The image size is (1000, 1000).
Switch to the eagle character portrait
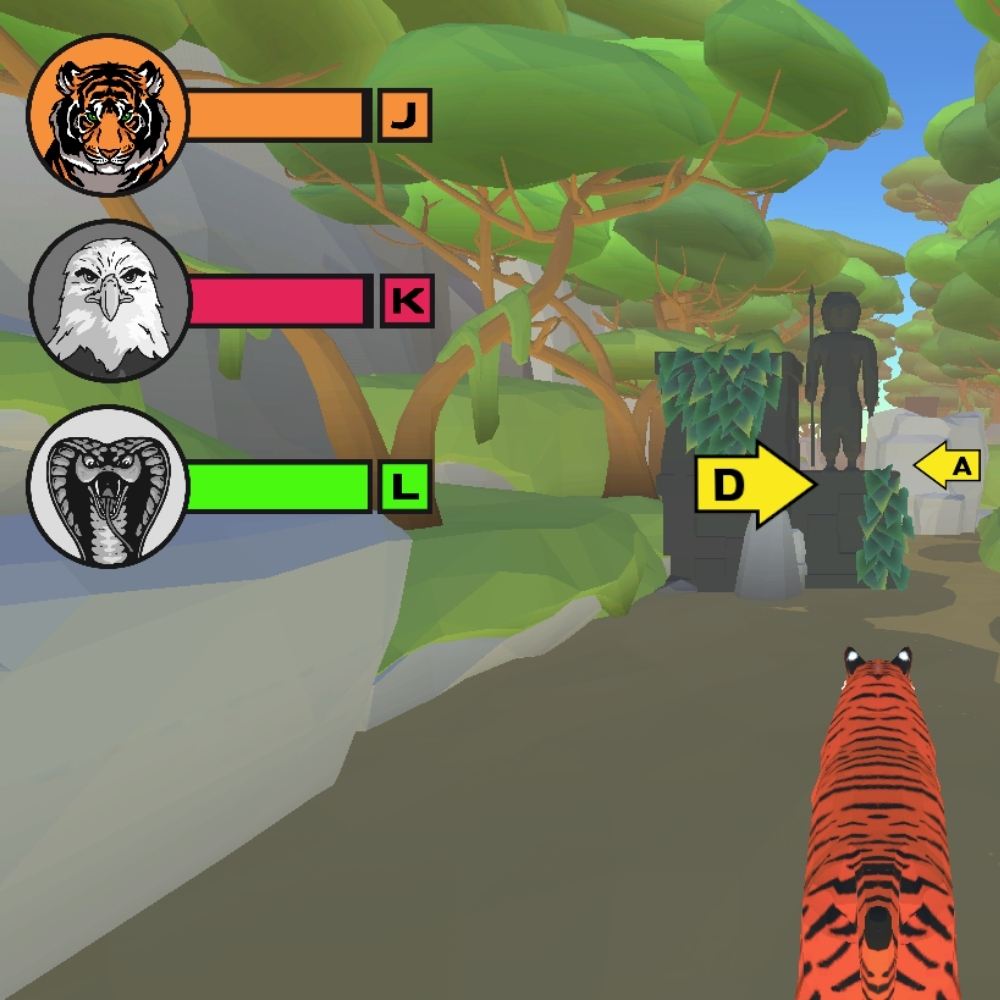click(108, 301)
